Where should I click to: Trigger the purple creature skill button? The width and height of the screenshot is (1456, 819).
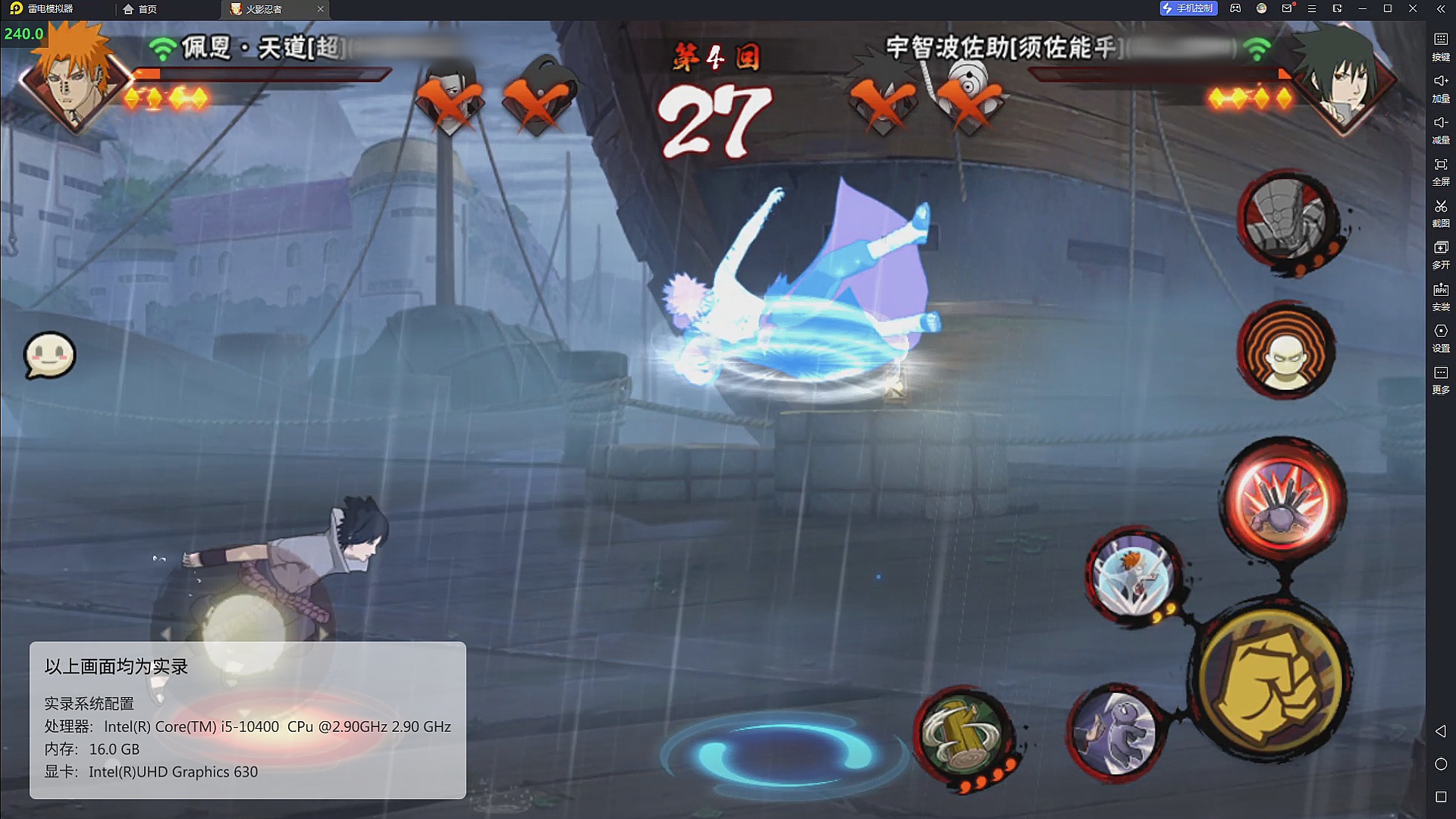(x=1115, y=732)
